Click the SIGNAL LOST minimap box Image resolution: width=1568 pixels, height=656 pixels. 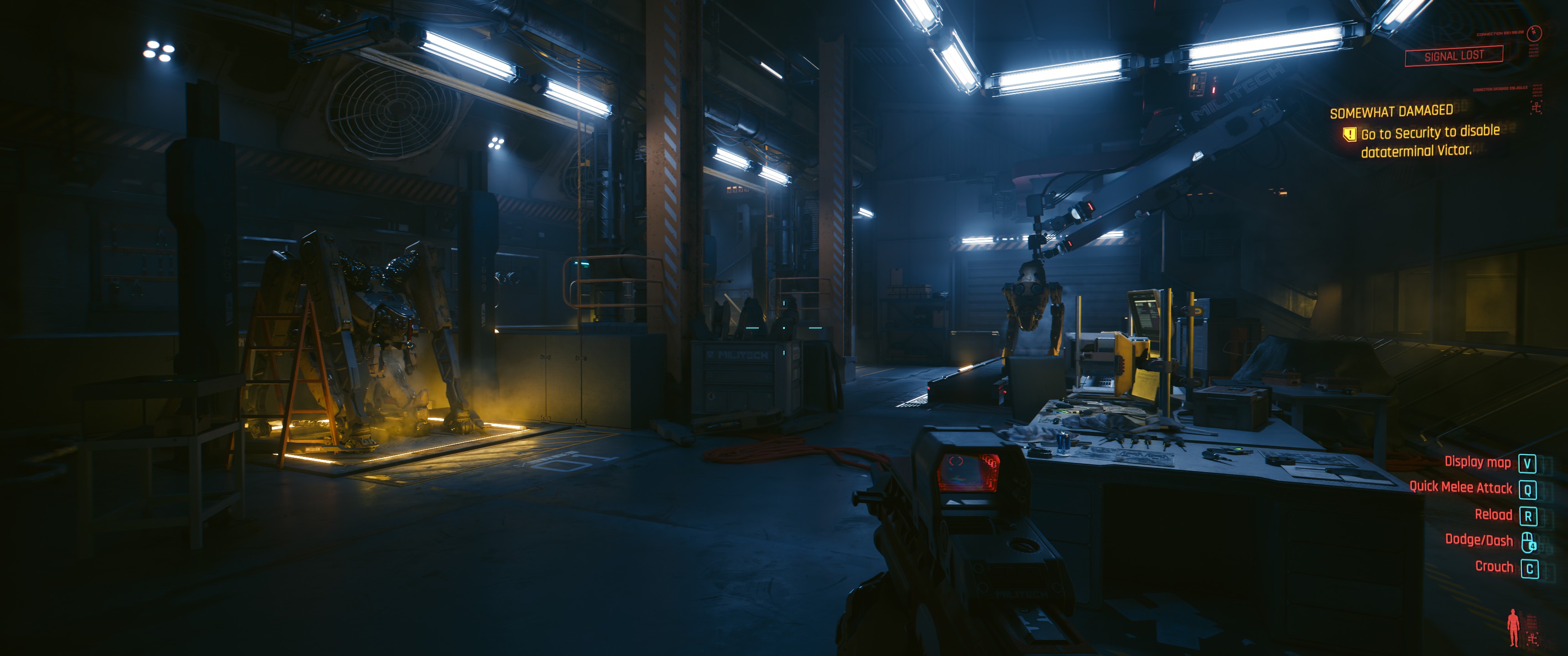click(x=1454, y=56)
